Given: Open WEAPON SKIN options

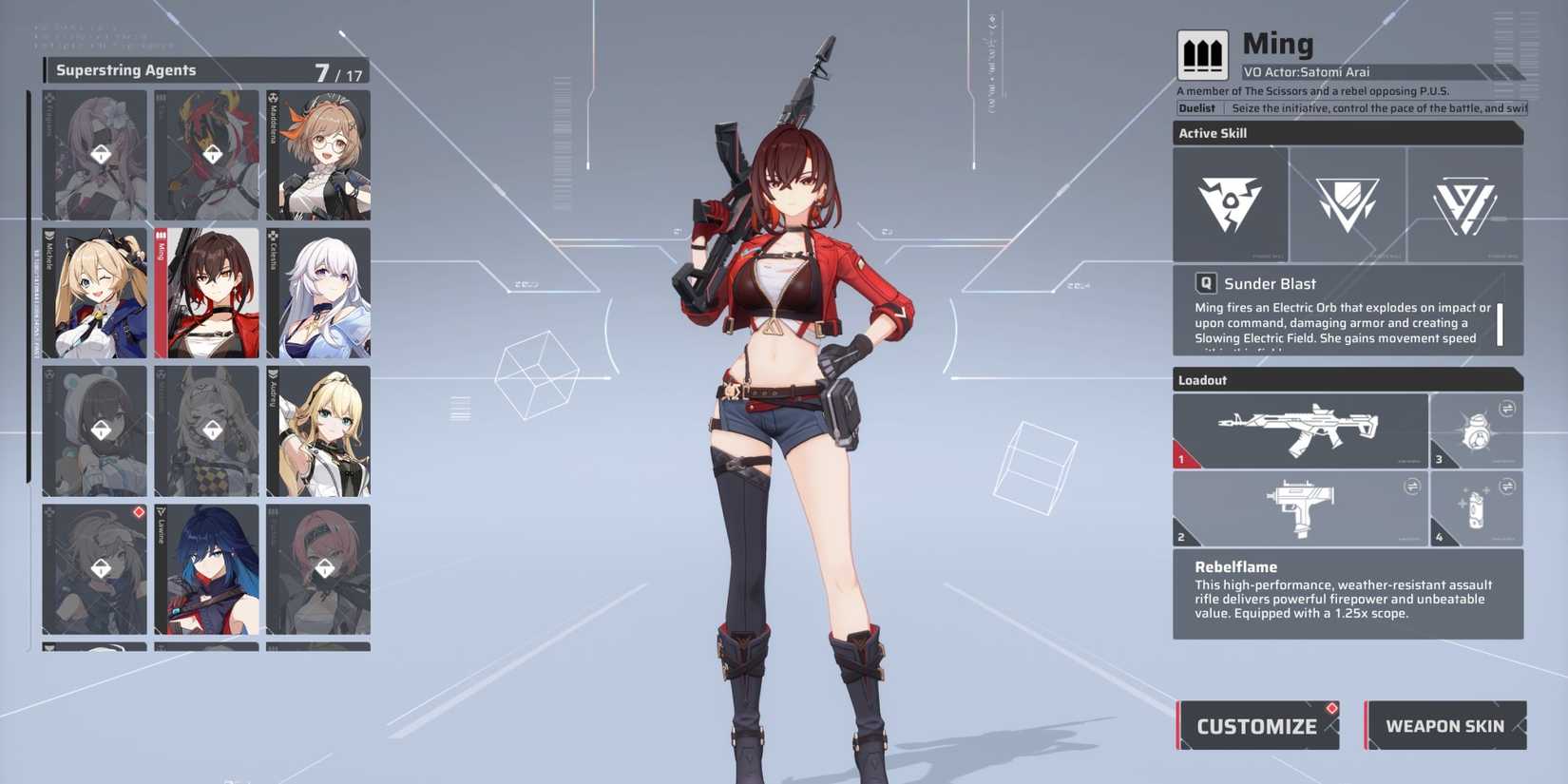Looking at the screenshot, I should point(1445,725).
